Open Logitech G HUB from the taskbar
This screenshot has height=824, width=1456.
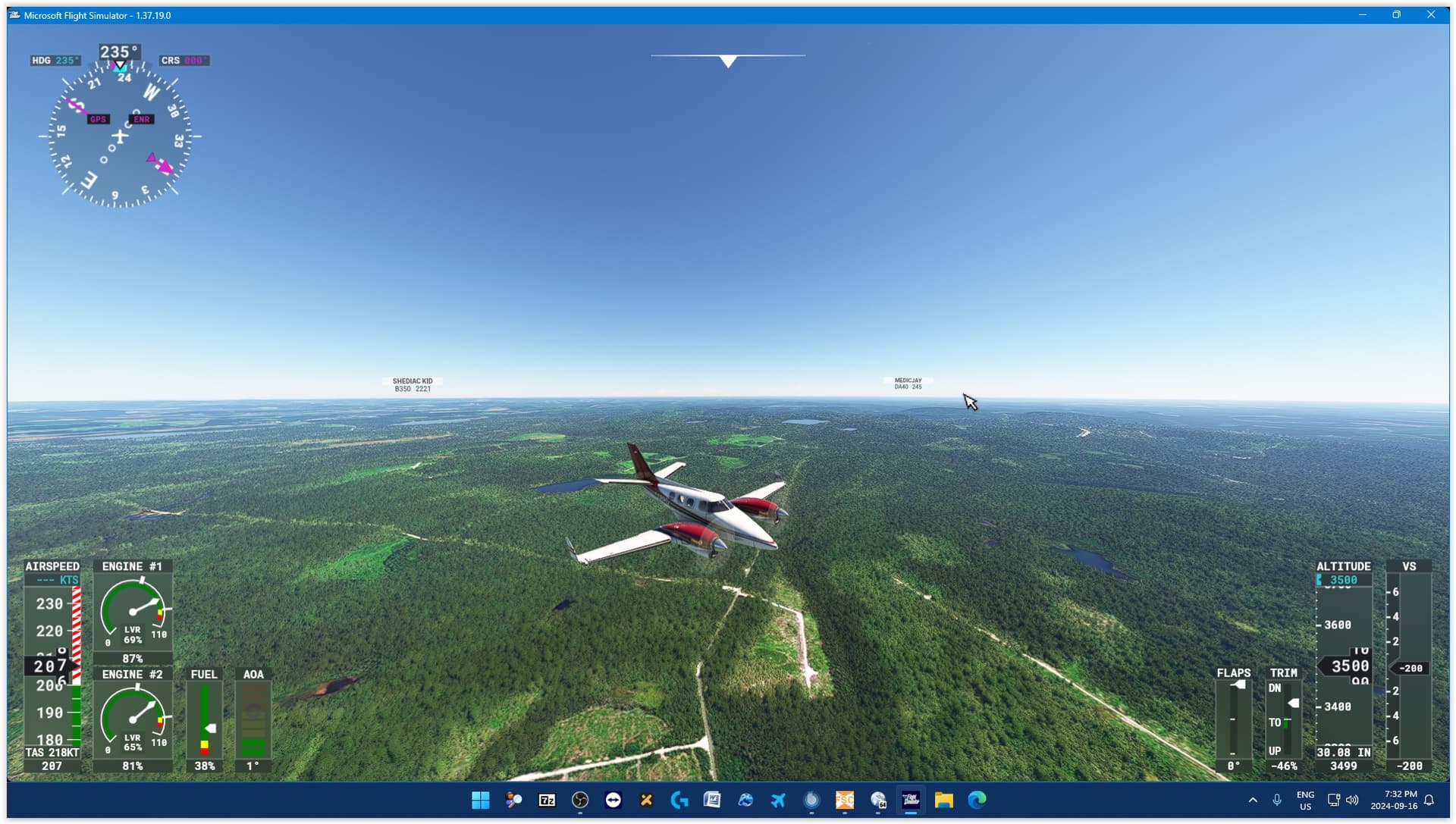[679, 800]
